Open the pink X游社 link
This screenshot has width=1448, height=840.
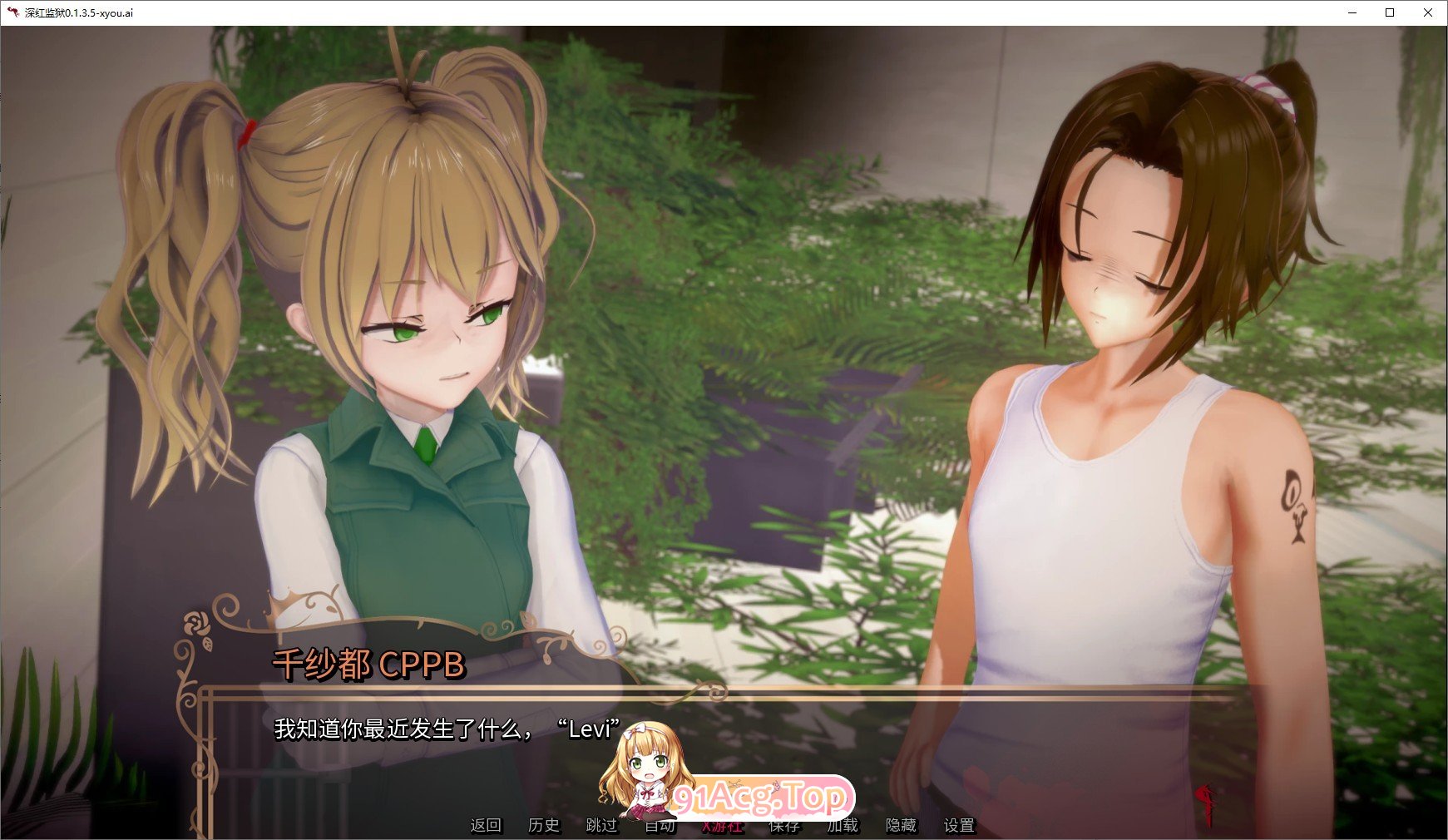721,827
